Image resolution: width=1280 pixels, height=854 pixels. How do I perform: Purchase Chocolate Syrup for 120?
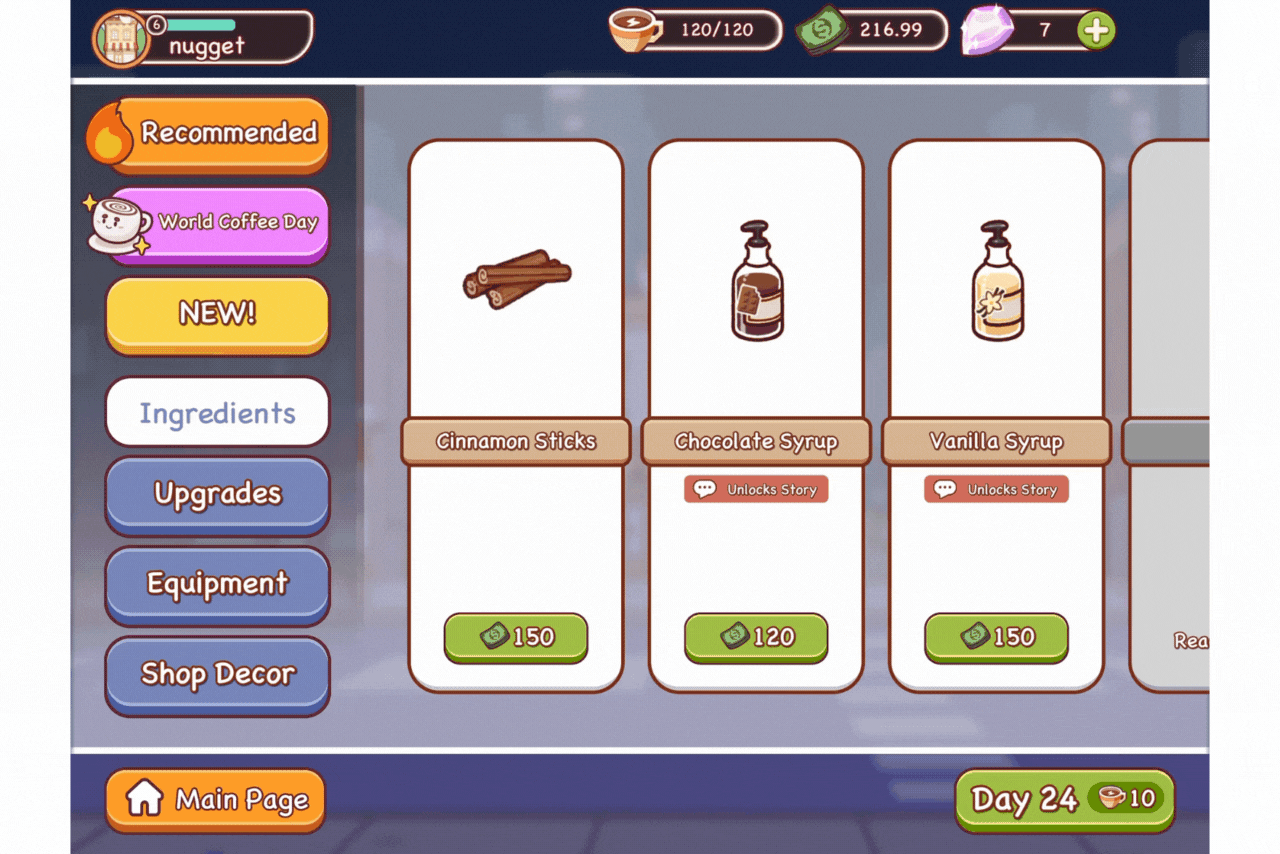[755, 638]
